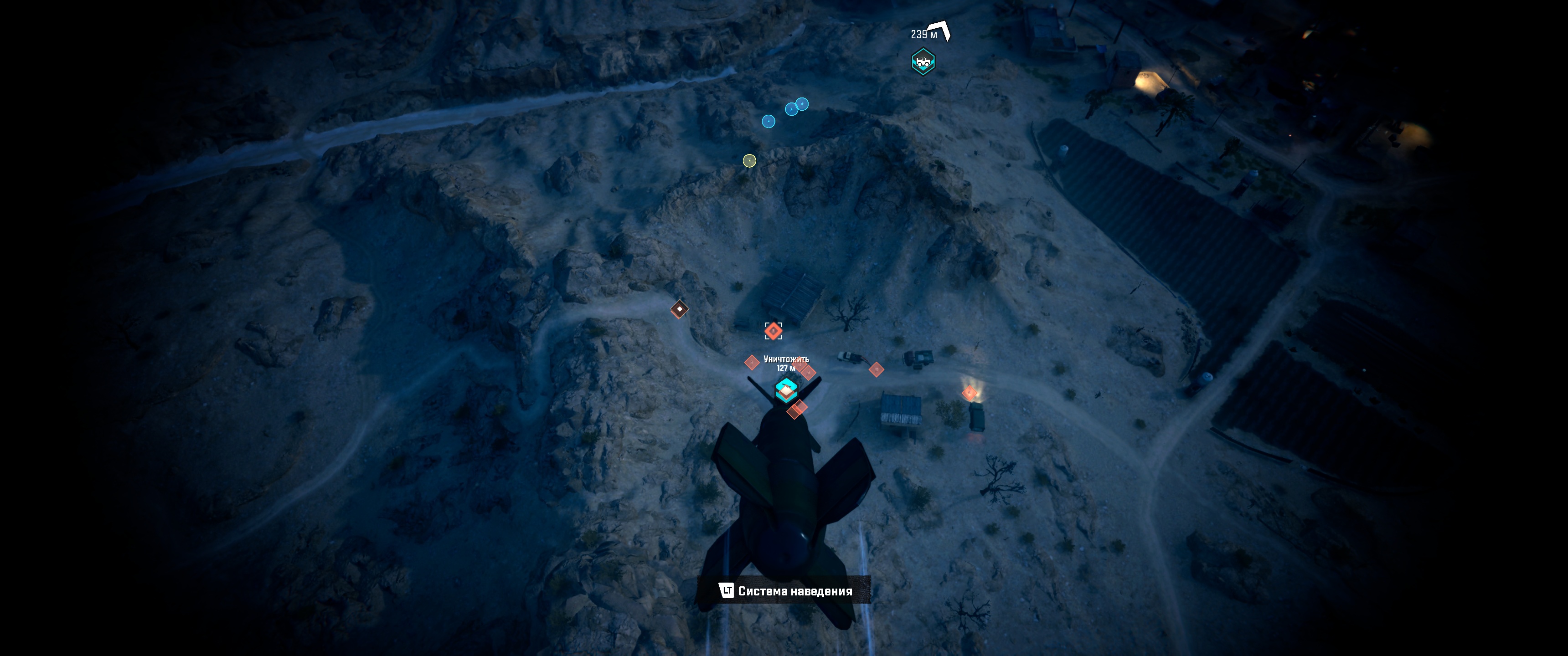Viewport: 1568px width, 656px height.
Task: Click the cyan "Уничтожить" objective marker
Action: 786,390
